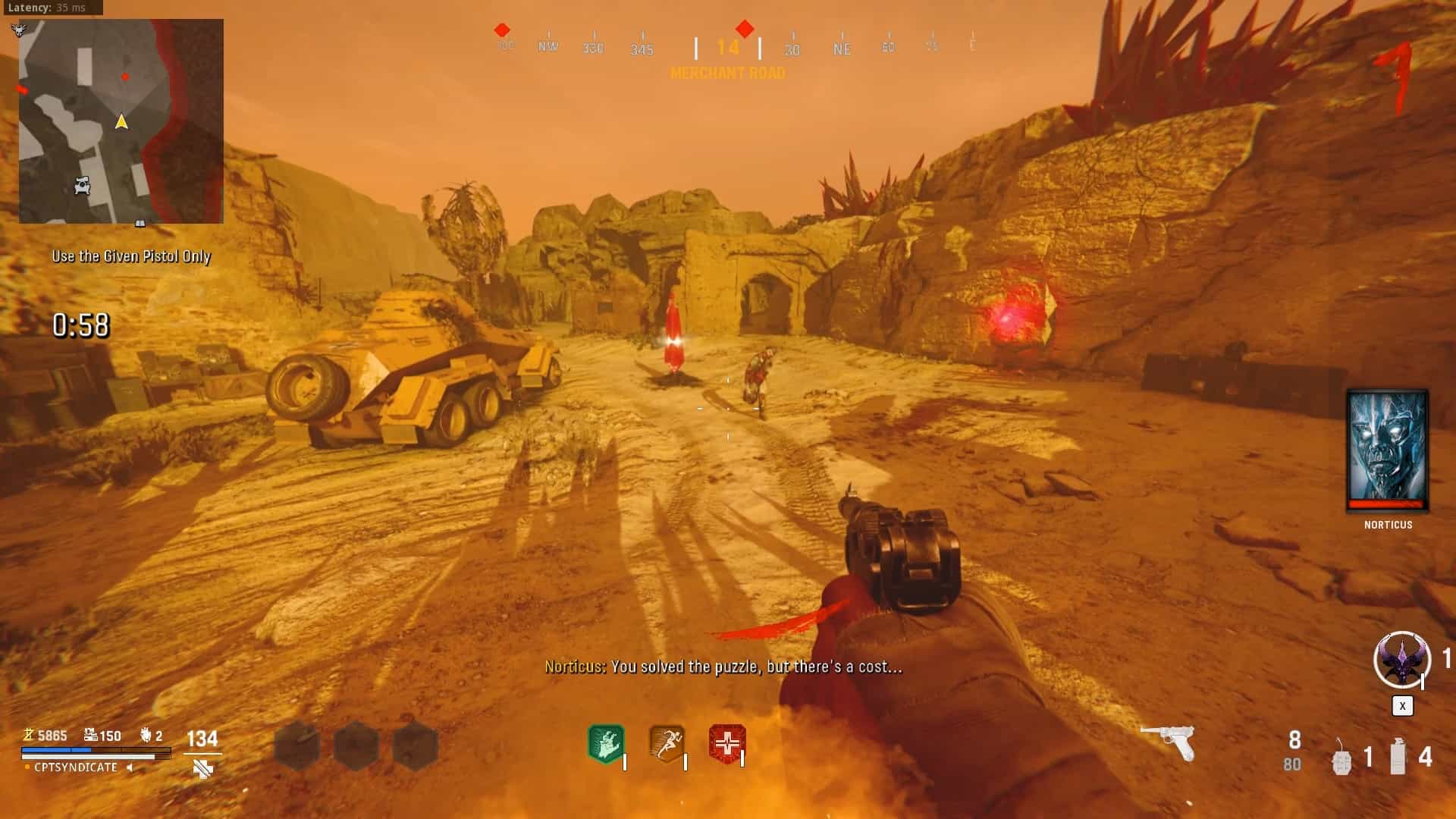Choose the red cross health perk

tap(726, 744)
